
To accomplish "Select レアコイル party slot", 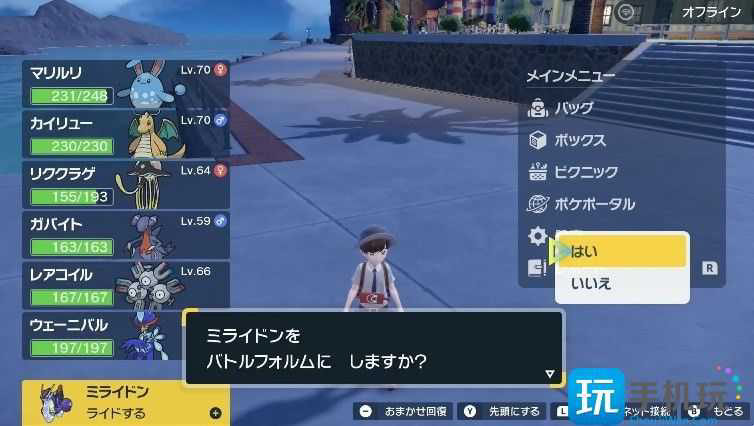I will click(x=125, y=284).
